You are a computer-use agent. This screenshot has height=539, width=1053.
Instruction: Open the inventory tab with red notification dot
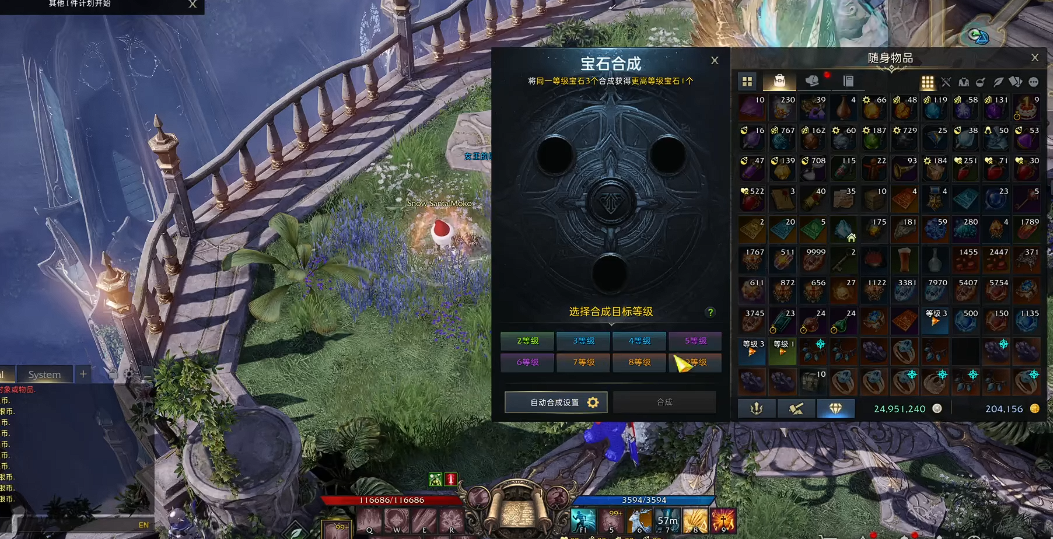tap(813, 81)
